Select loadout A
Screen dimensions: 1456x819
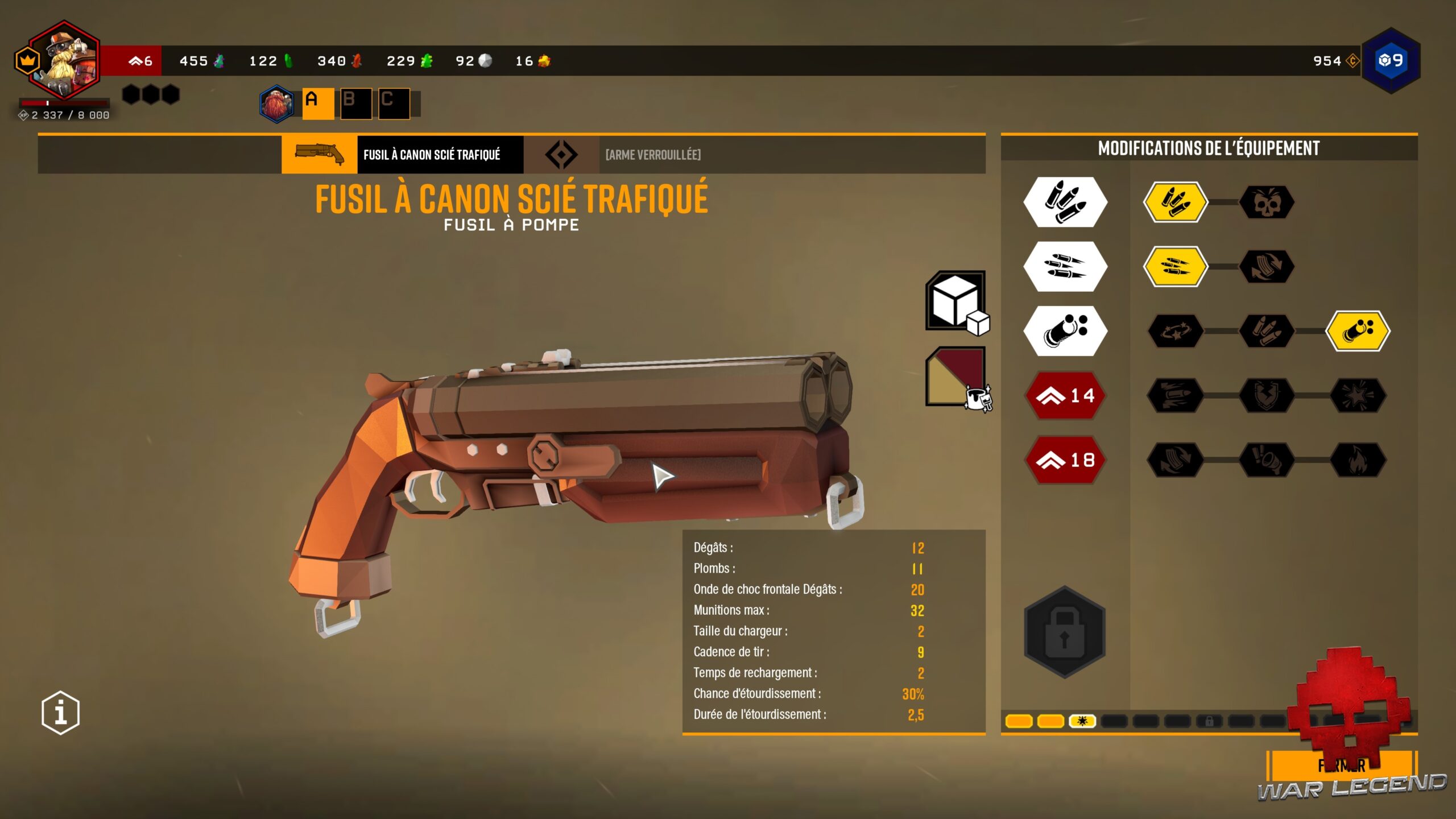(x=318, y=104)
